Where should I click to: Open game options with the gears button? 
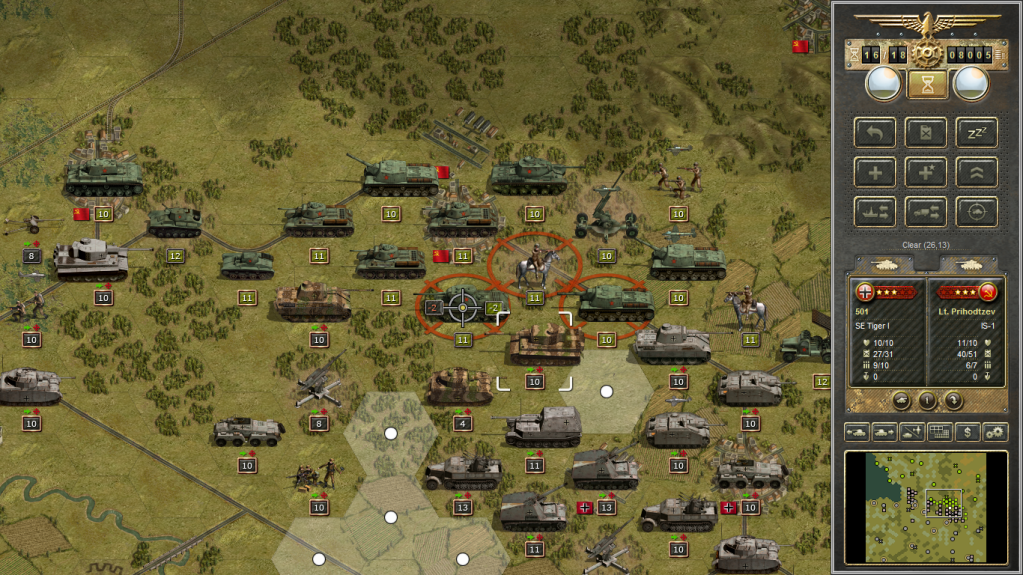[x=995, y=432]
